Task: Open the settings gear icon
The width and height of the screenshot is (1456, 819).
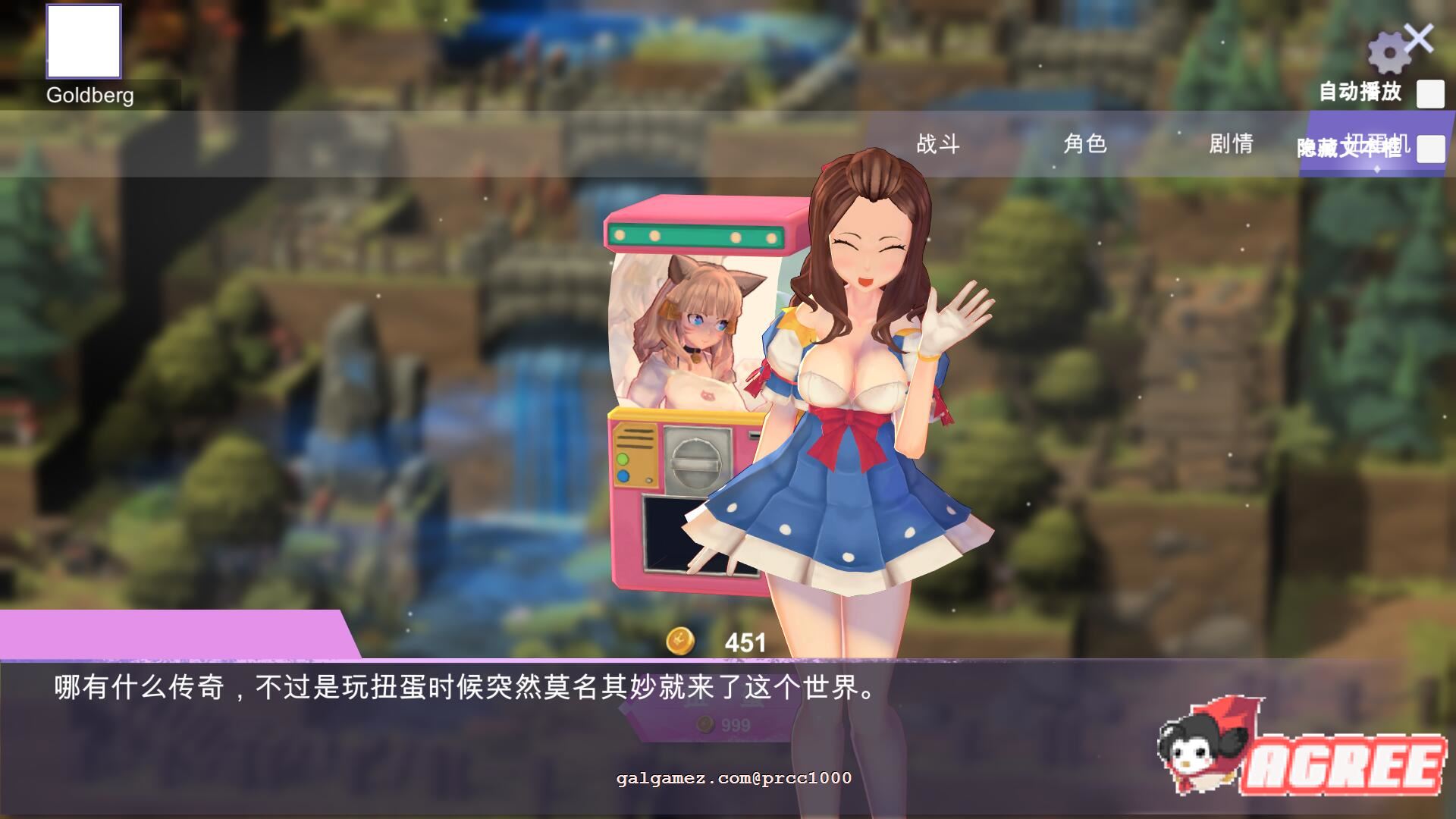Action: (1389, 52)
